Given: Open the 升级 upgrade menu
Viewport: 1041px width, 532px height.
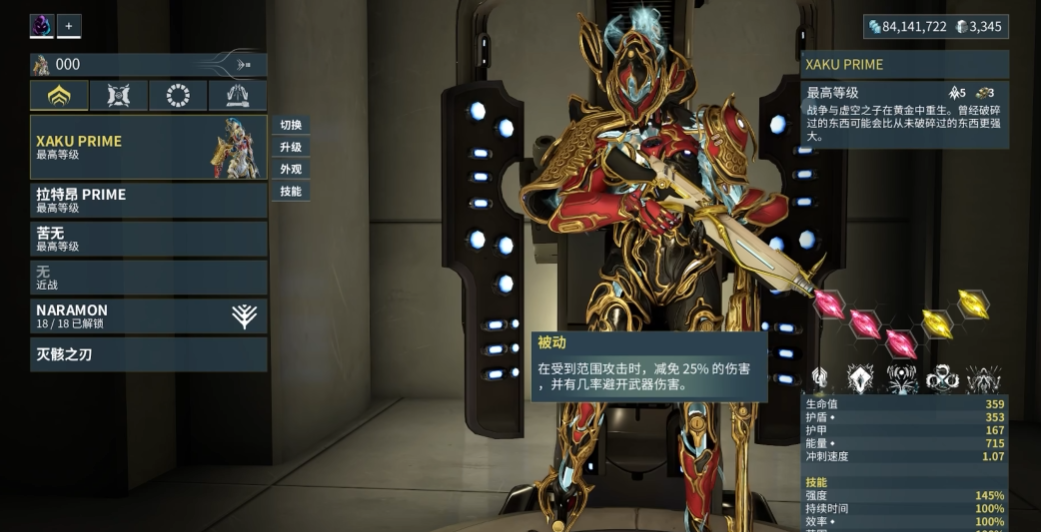Looking at the screenshot, I should 290,147.
